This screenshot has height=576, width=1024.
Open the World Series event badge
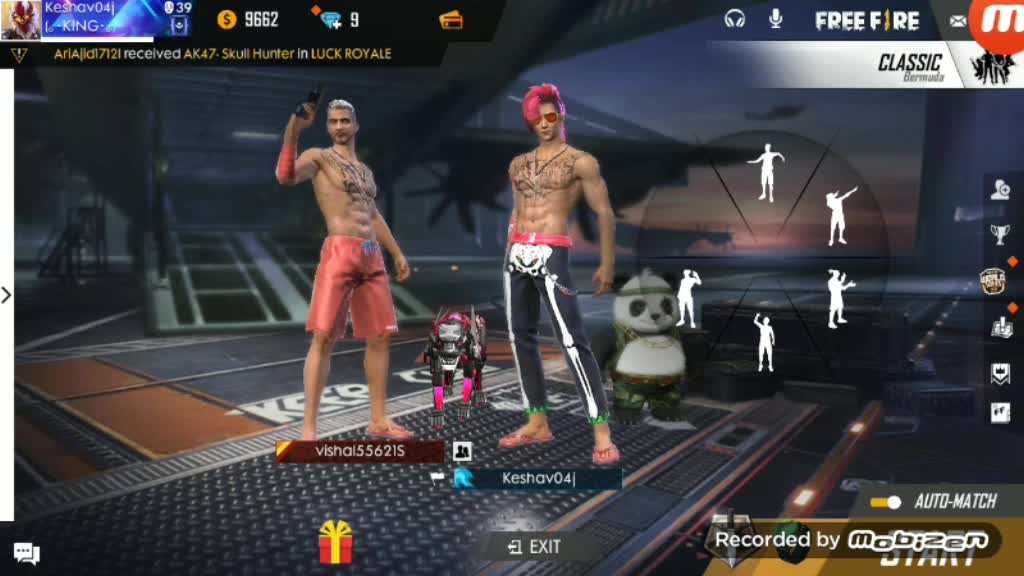click(992, 281)
